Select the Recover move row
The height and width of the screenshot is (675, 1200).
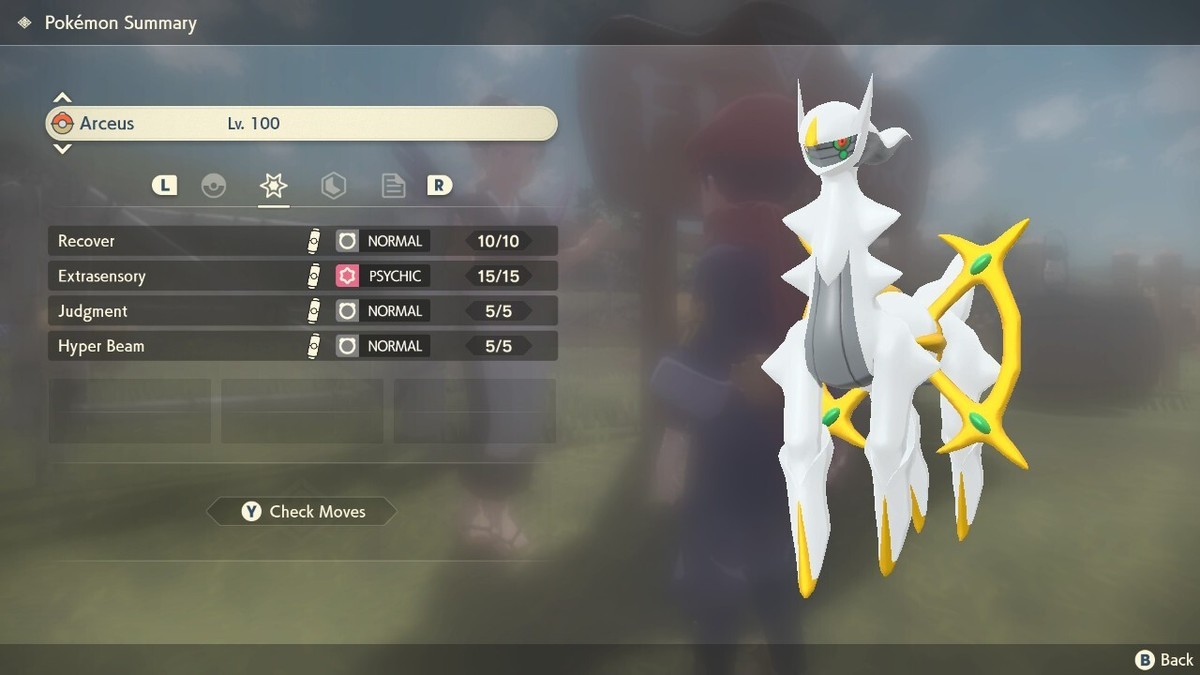tap(302, 241)
